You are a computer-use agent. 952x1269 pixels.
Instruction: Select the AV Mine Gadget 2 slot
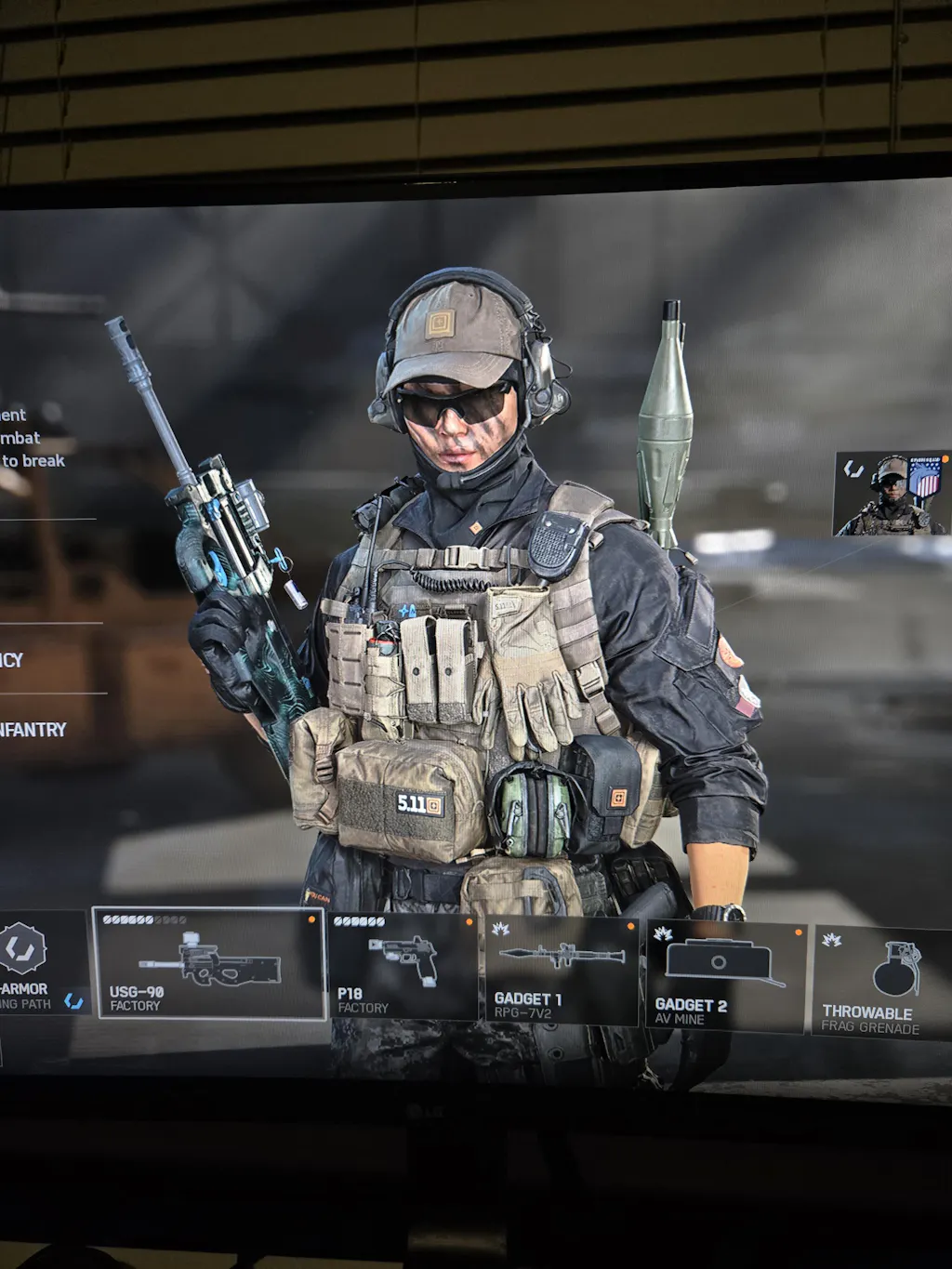tap(725, 977)
